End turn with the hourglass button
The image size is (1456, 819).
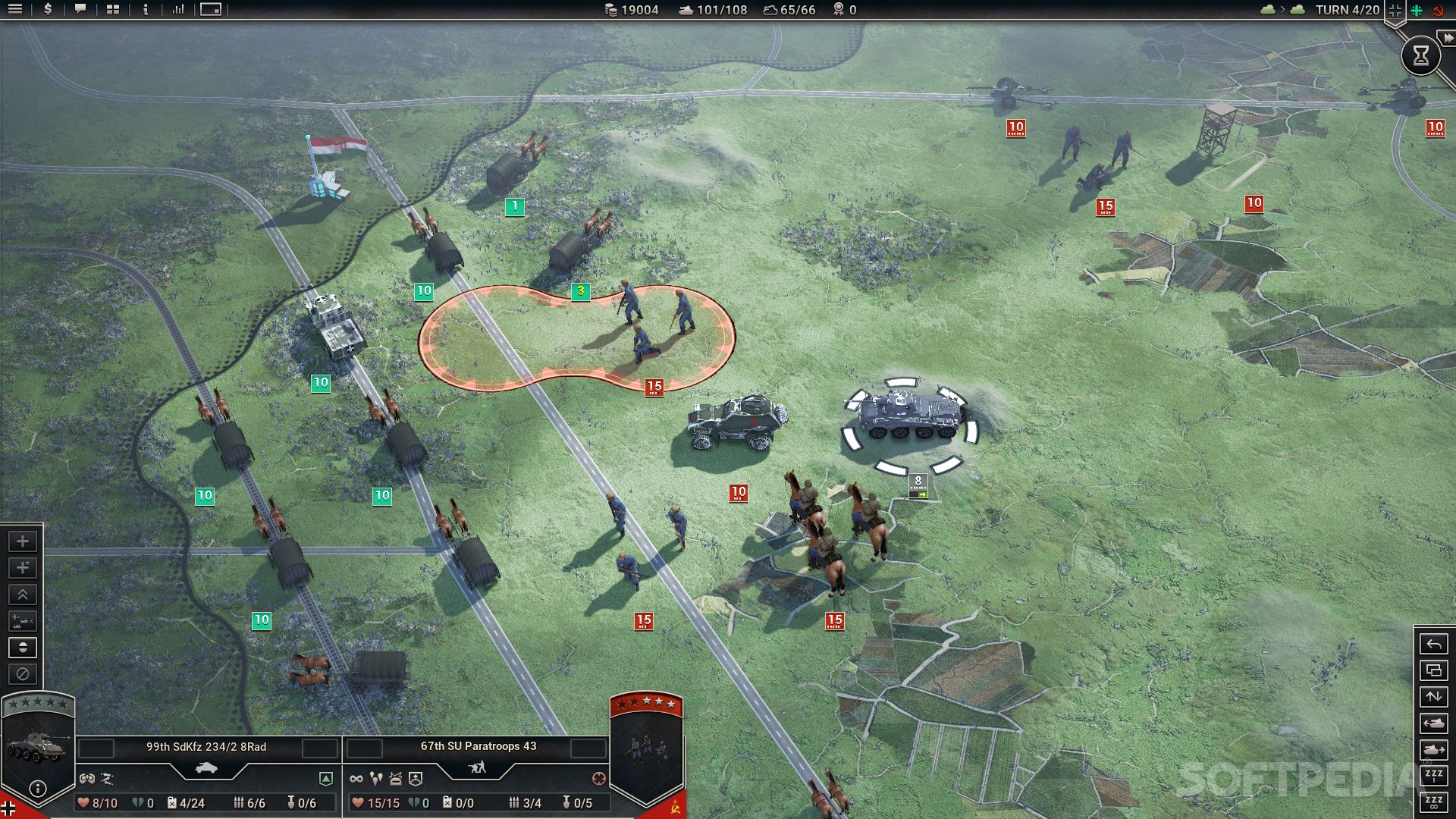1420,55
